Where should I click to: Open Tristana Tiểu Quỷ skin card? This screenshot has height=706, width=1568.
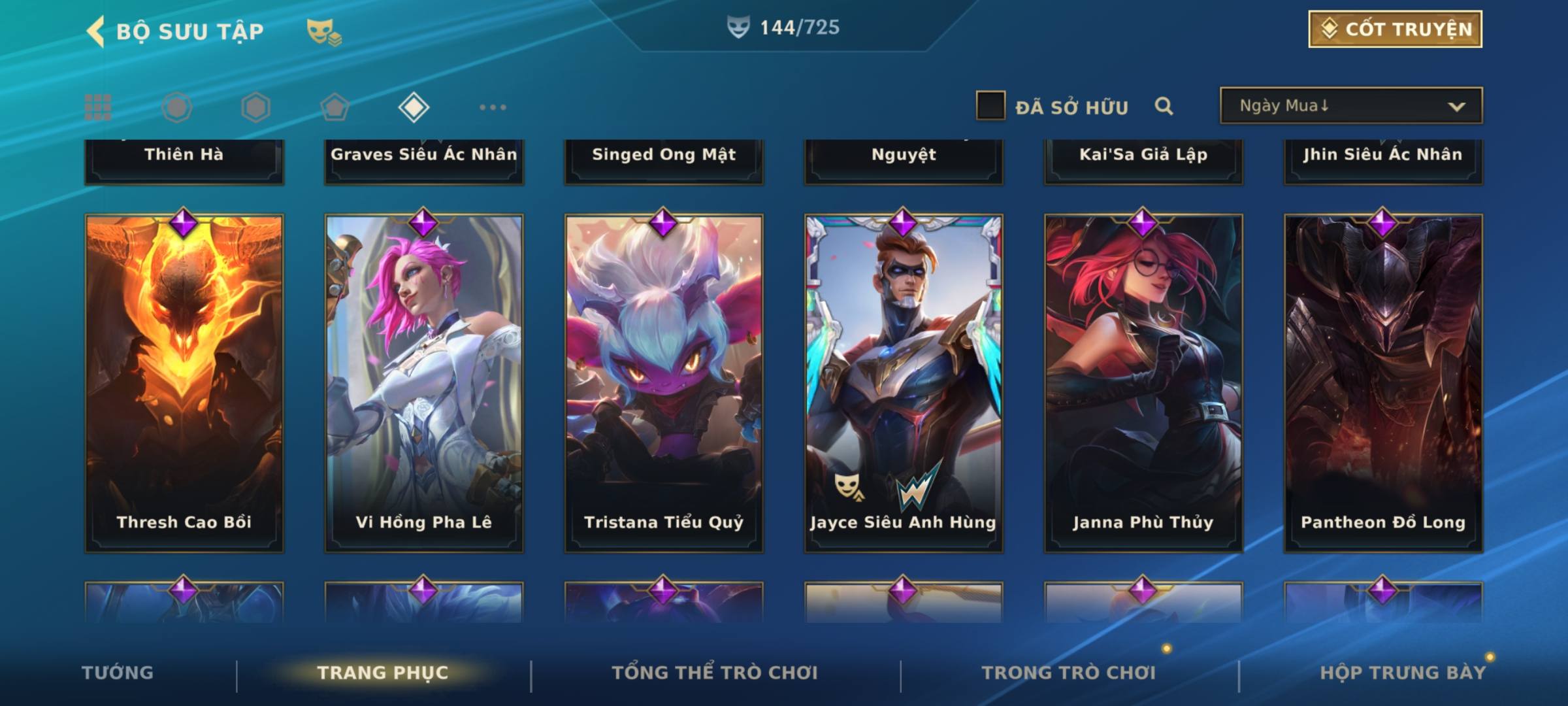point(664,382)
